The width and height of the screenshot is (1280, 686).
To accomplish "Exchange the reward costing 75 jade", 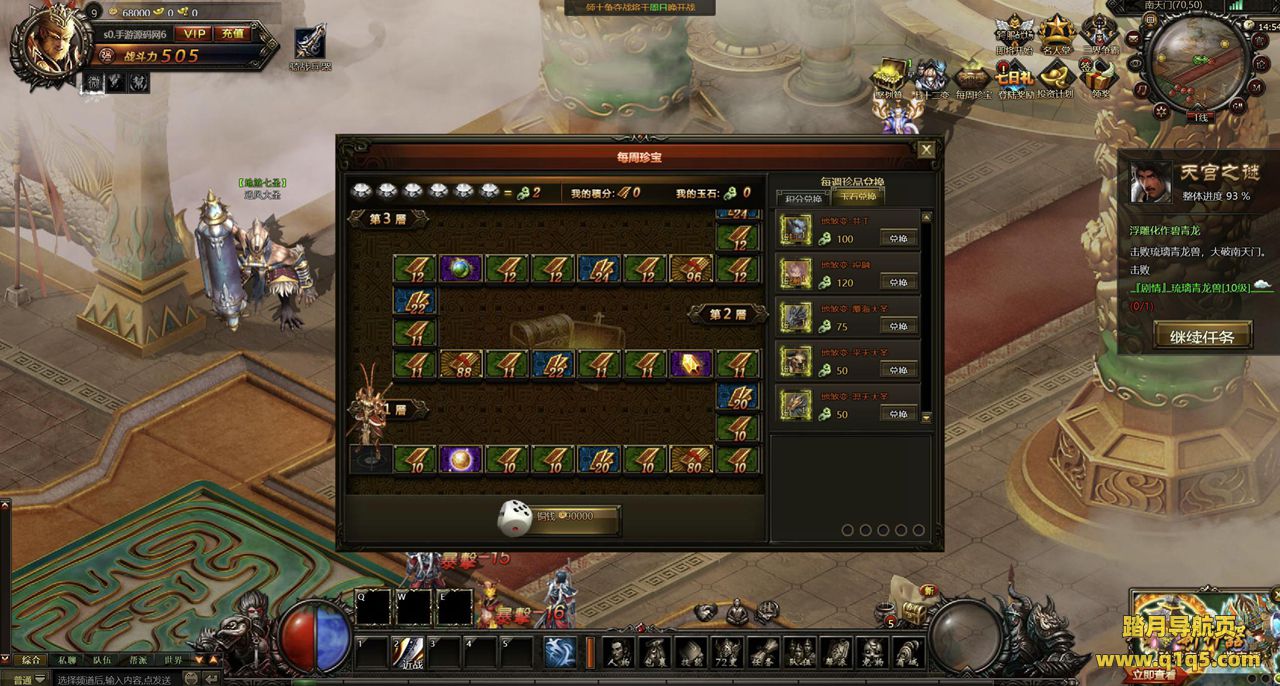I will [x=897, y=326].
